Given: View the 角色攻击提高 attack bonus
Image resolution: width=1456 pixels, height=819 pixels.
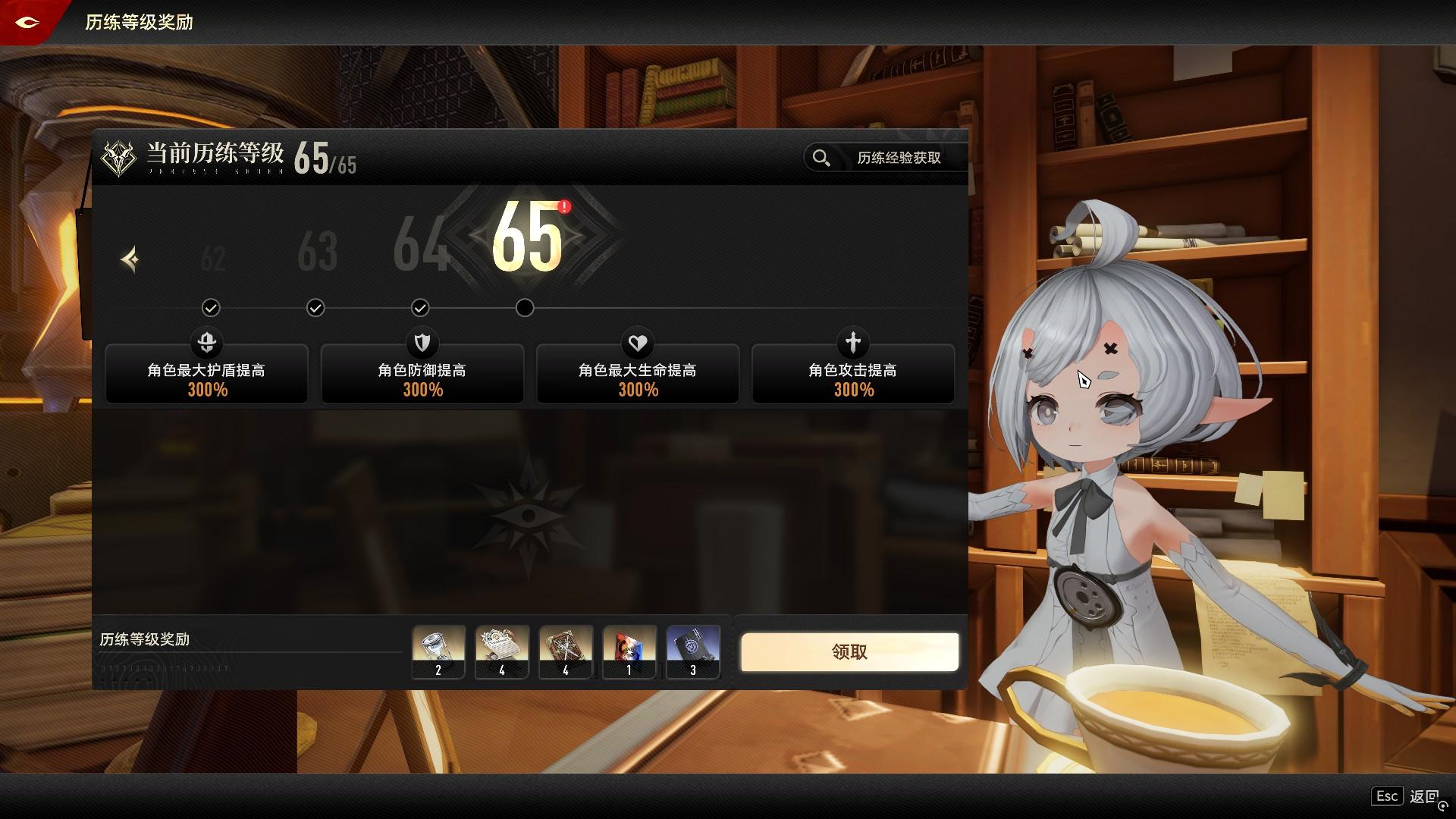Looking at the screenshot, I should click(x=853, y=374).
